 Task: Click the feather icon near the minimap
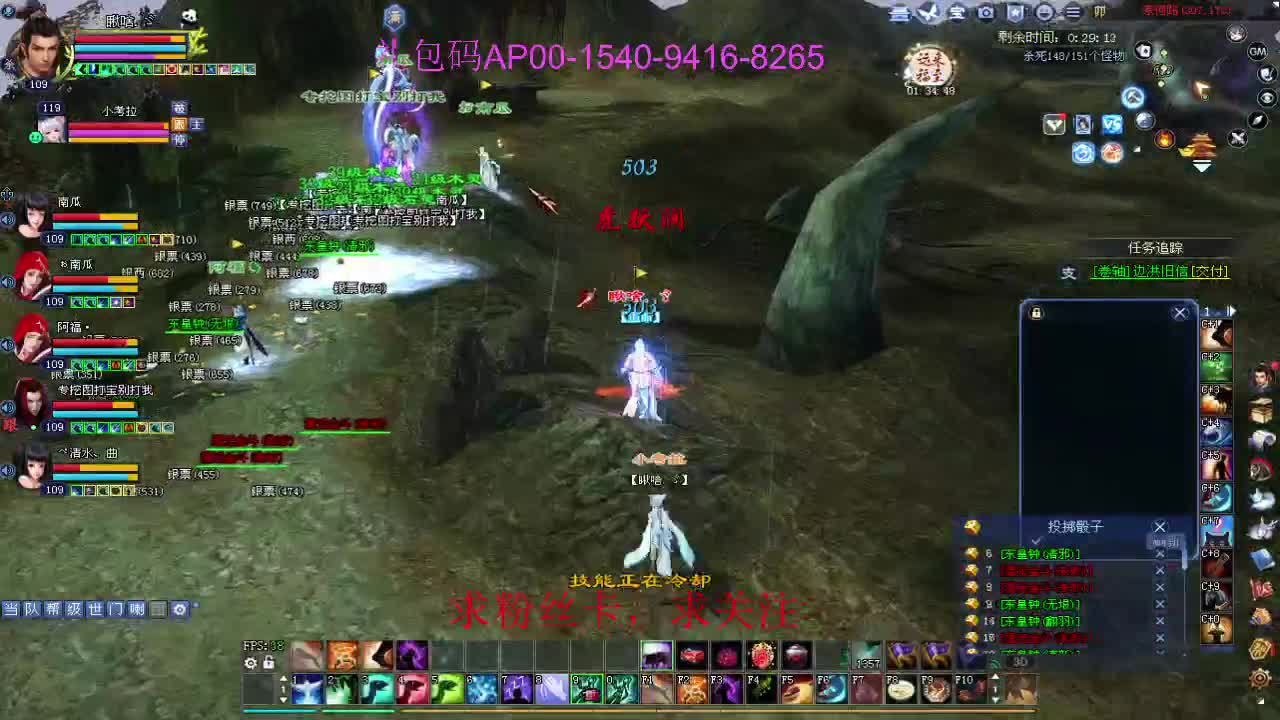pyautogui.click(x=1256, y=121)
